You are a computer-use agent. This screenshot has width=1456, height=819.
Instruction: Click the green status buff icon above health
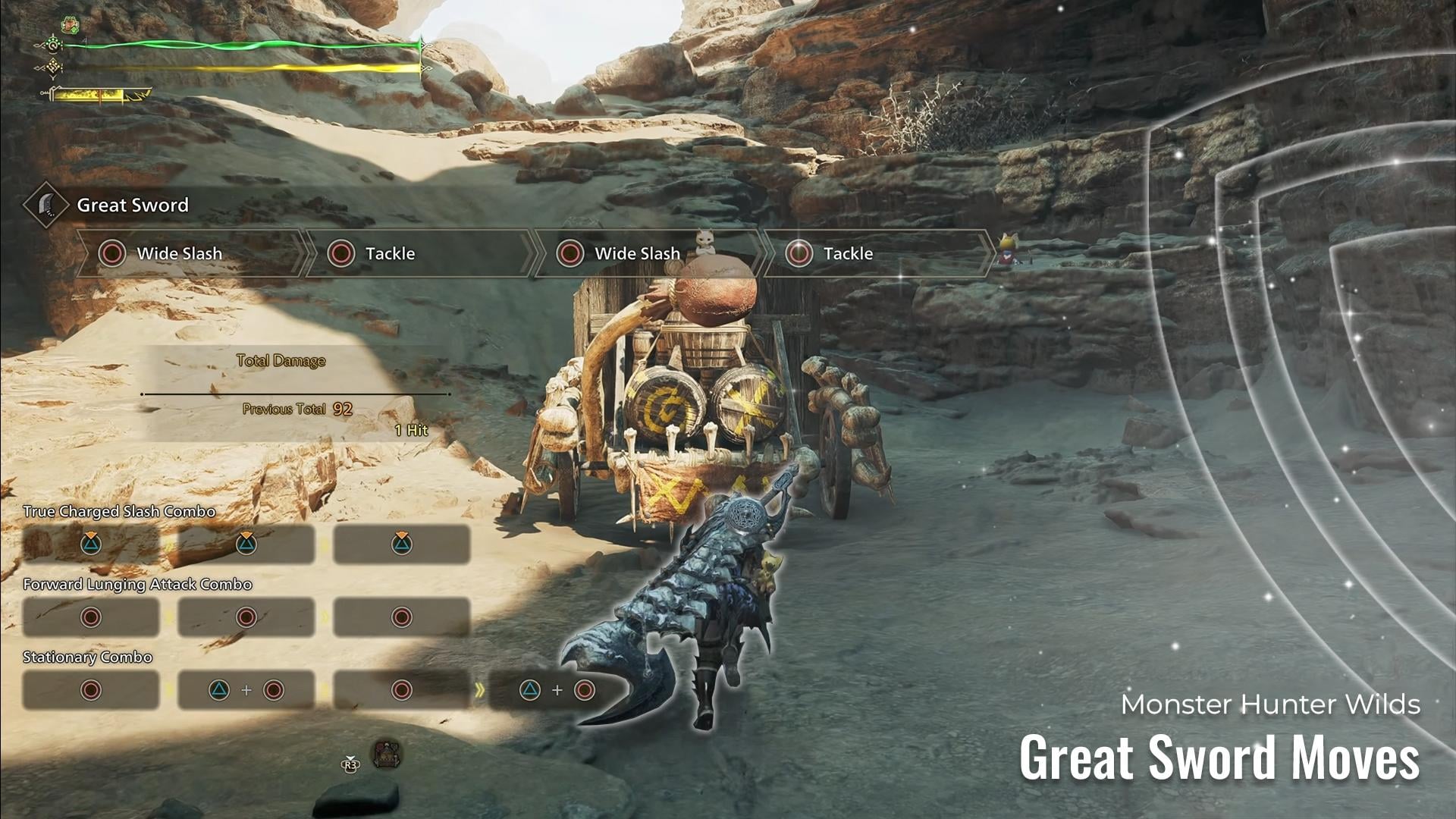[70, 24]
